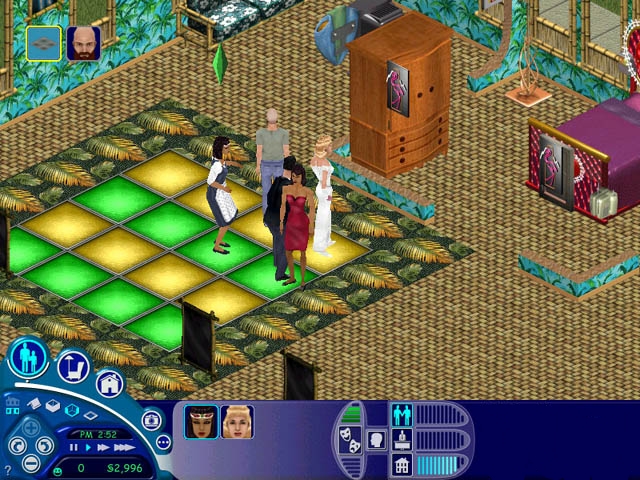Pause the game
The image size is (640, 480).
(74, 448)
